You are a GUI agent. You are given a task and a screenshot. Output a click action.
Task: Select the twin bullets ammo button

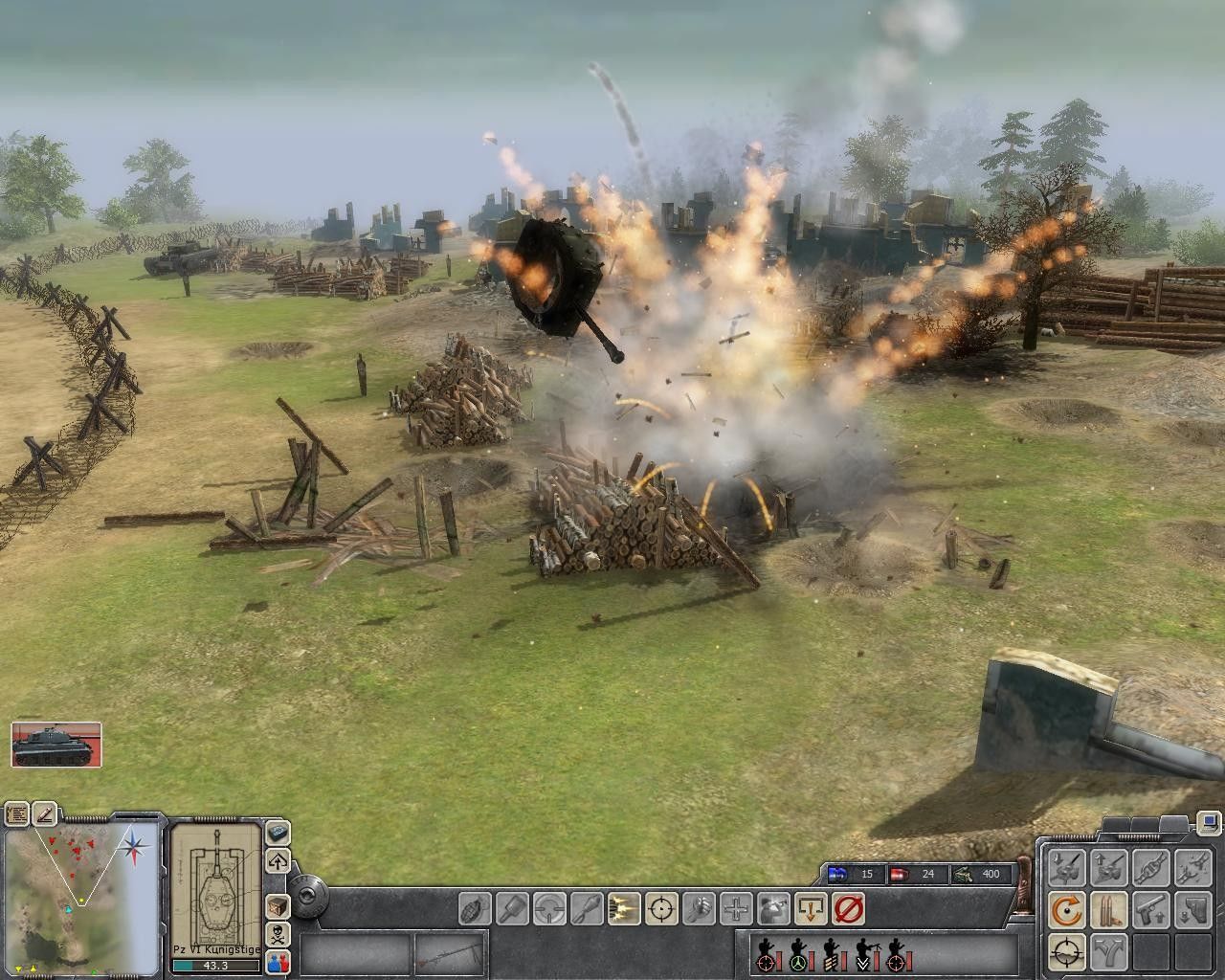pos(1108,909)
